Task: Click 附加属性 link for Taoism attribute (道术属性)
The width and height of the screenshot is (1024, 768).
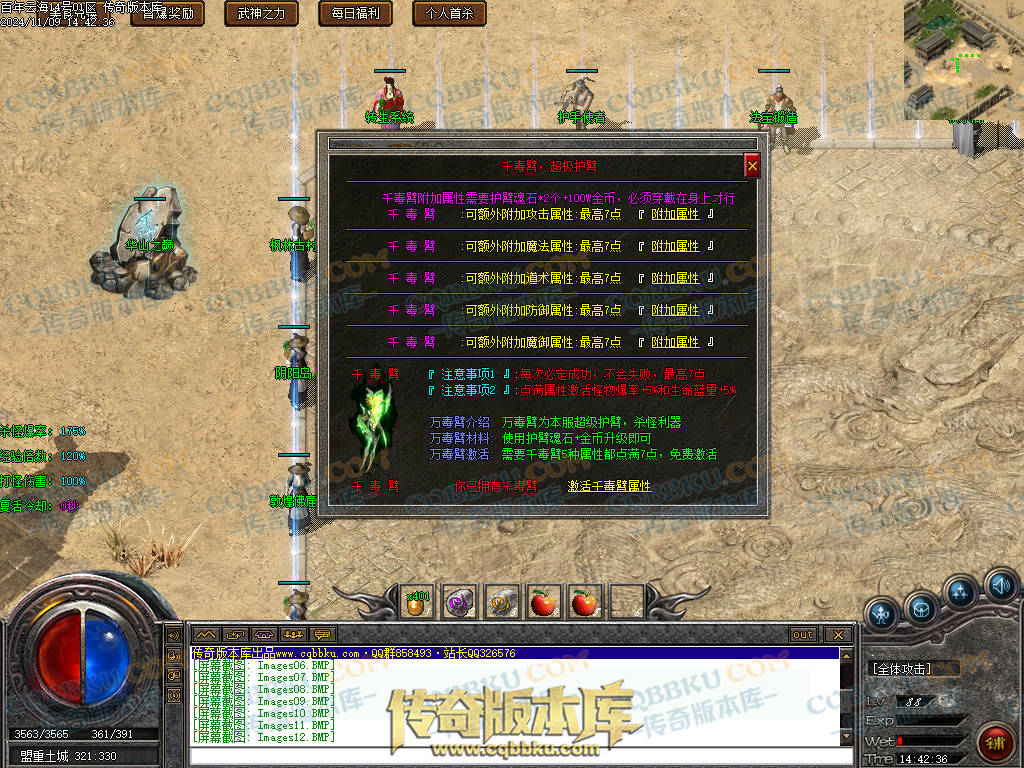Action: click(x=675, y=278)
